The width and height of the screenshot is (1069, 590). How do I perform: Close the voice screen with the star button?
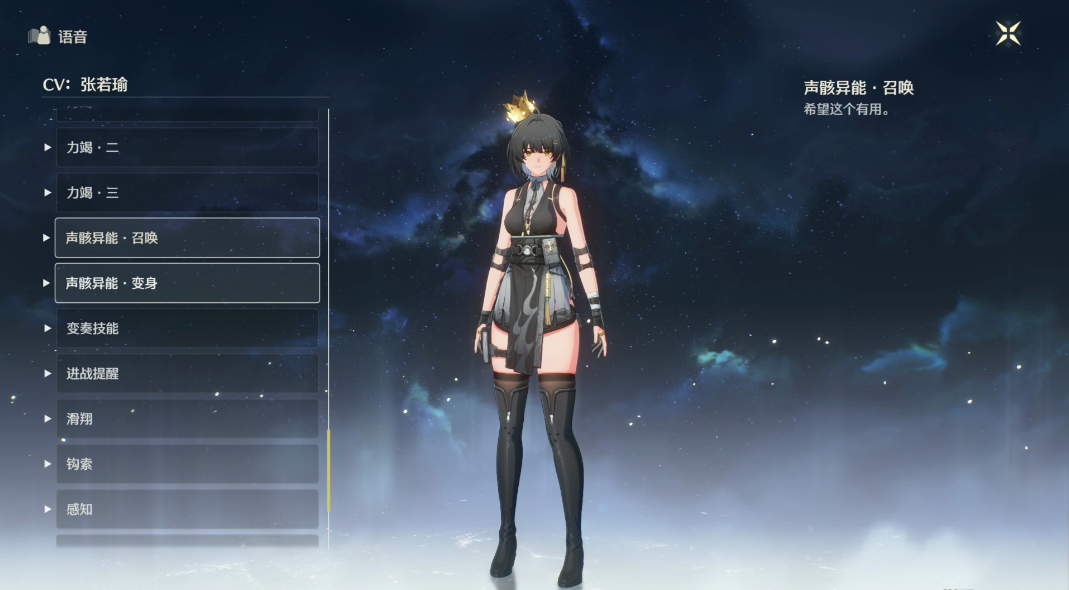pyautogui.click(x=1008, y=34)
